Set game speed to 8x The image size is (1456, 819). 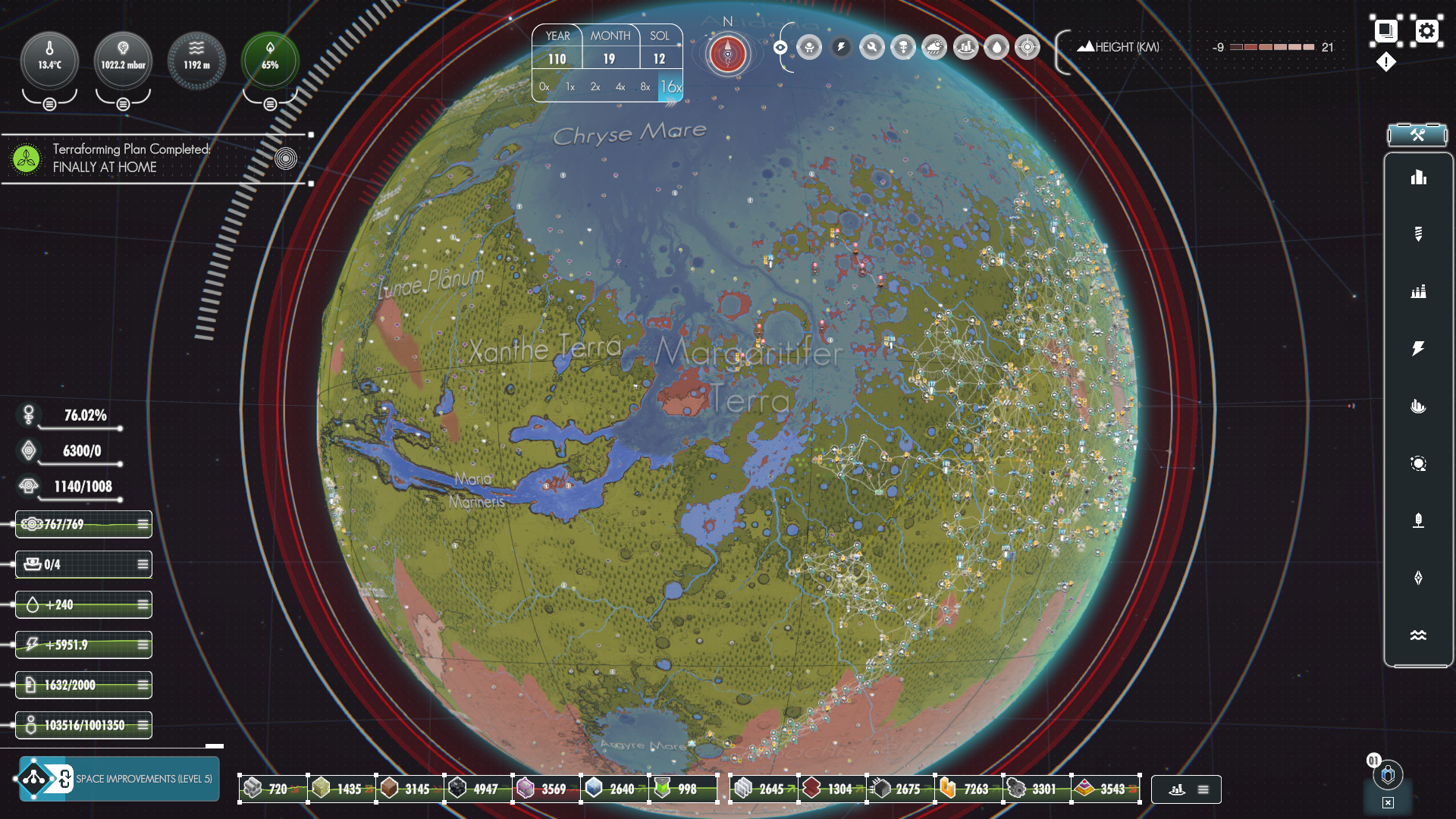tap(645, 87)
